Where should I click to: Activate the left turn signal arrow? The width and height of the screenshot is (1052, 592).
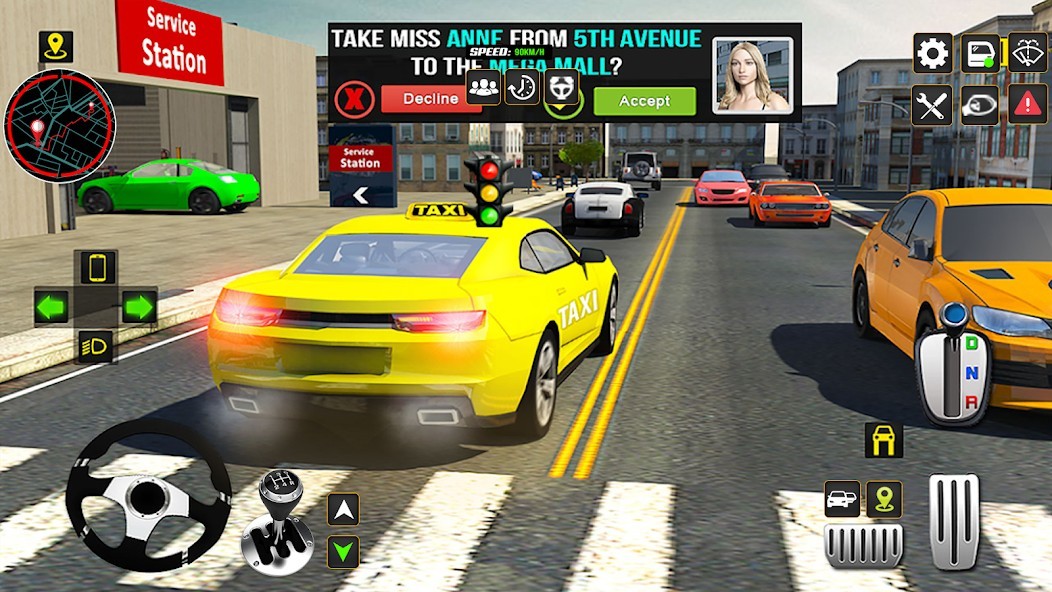52,306
